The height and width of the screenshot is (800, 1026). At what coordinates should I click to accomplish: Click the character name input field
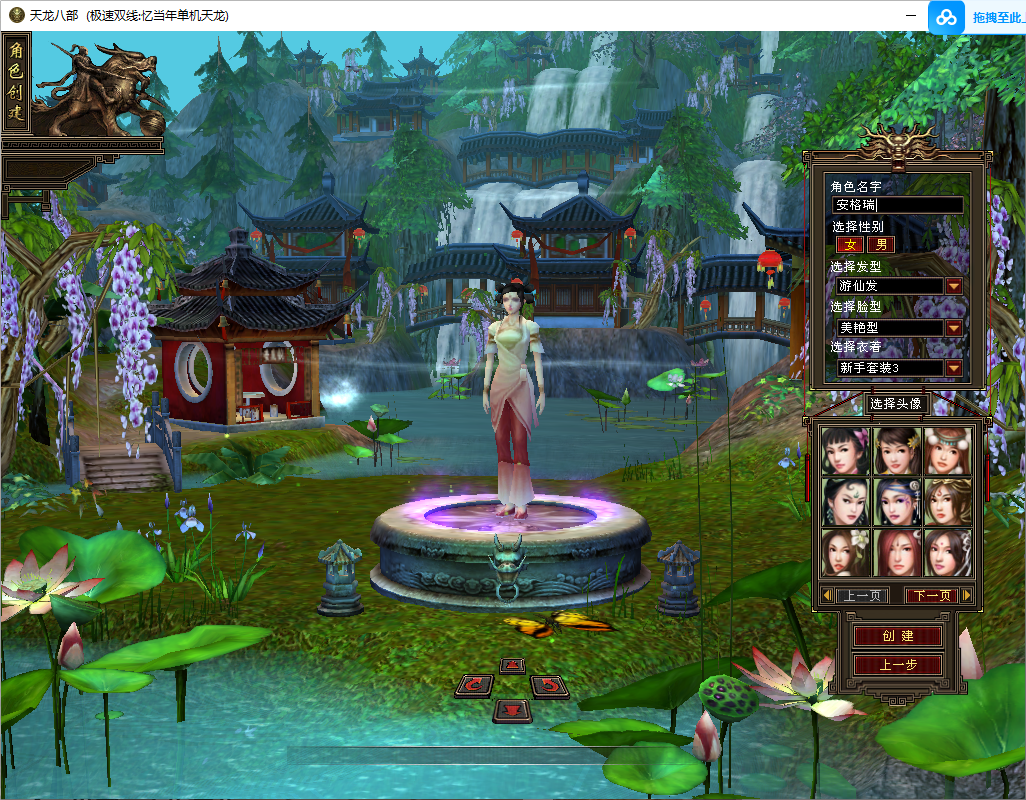(898, 205)
